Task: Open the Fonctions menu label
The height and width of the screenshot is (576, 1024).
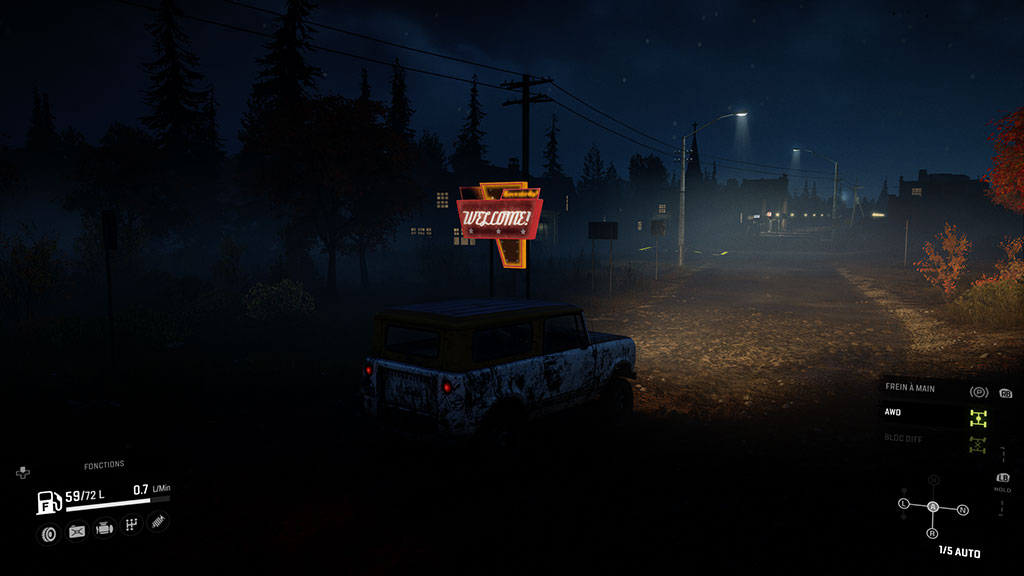Action: 104,465
